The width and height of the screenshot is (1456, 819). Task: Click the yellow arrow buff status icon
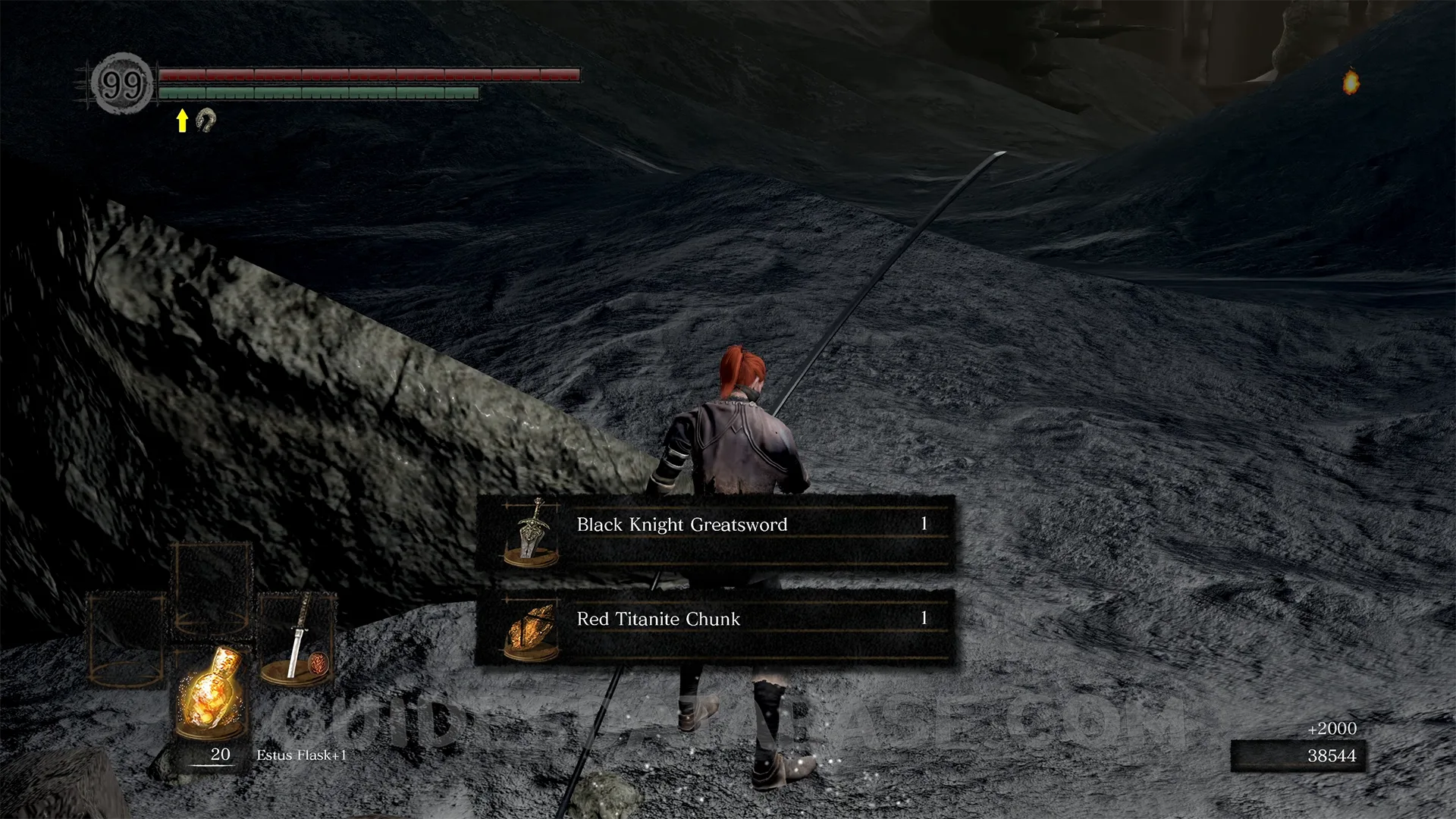click(x=182, y=121)
